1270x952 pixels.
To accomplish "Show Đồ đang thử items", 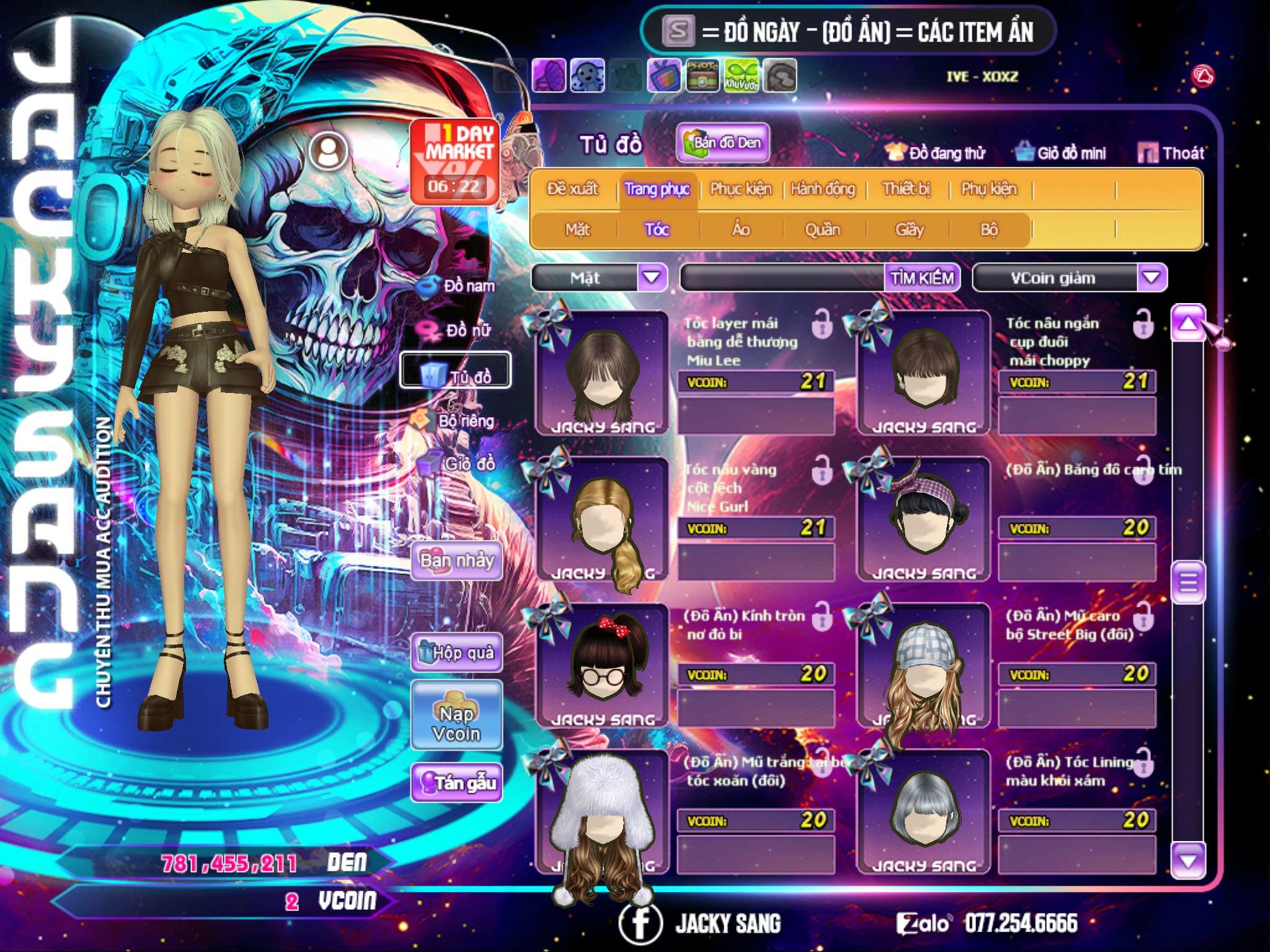I will (935, 152).
